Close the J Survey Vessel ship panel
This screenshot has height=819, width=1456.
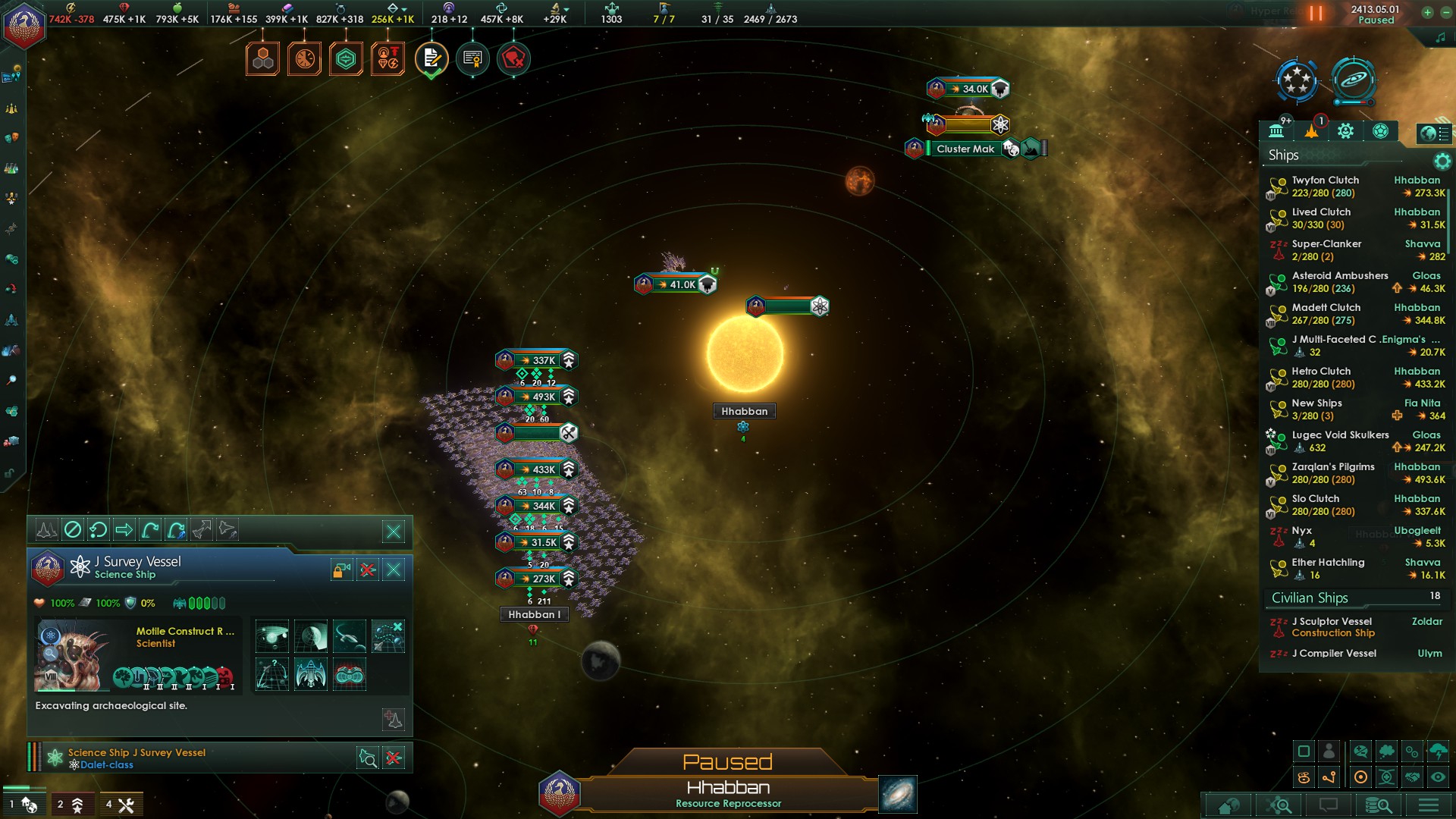(x=394, y=570)
